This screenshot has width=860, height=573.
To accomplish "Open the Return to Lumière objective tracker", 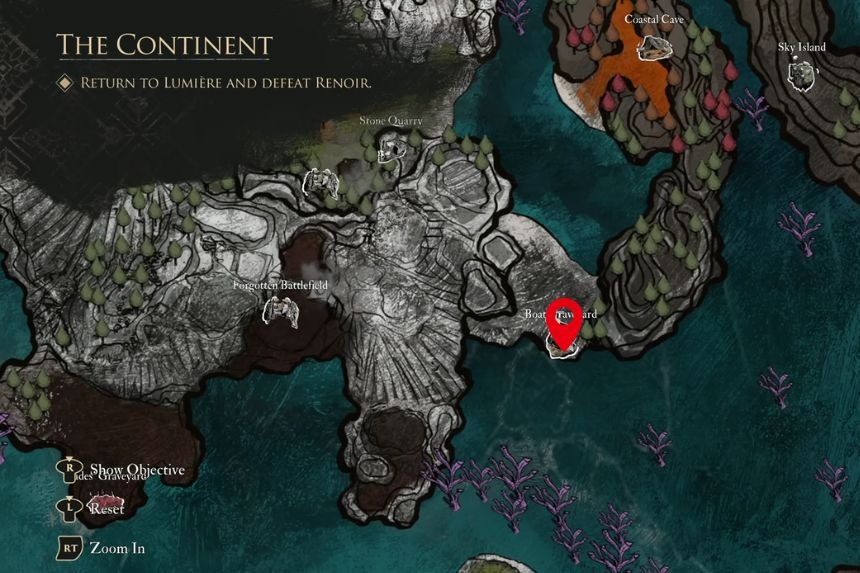I will (x=226, y=83).
